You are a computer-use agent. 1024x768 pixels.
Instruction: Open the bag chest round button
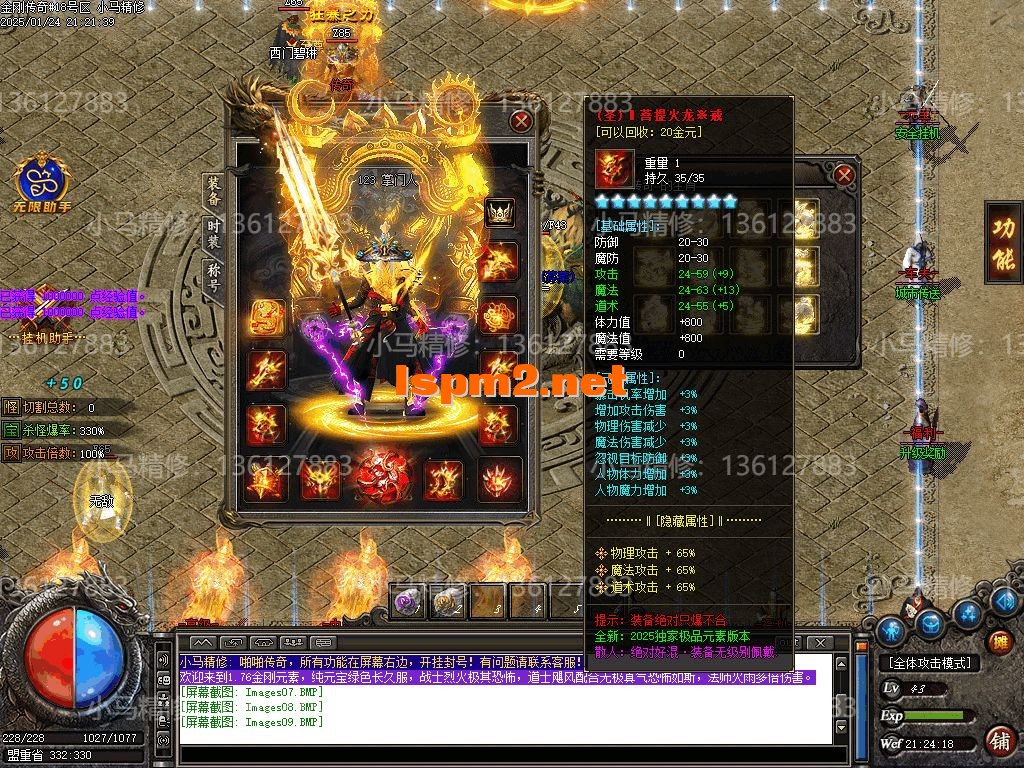coord(932,624)
